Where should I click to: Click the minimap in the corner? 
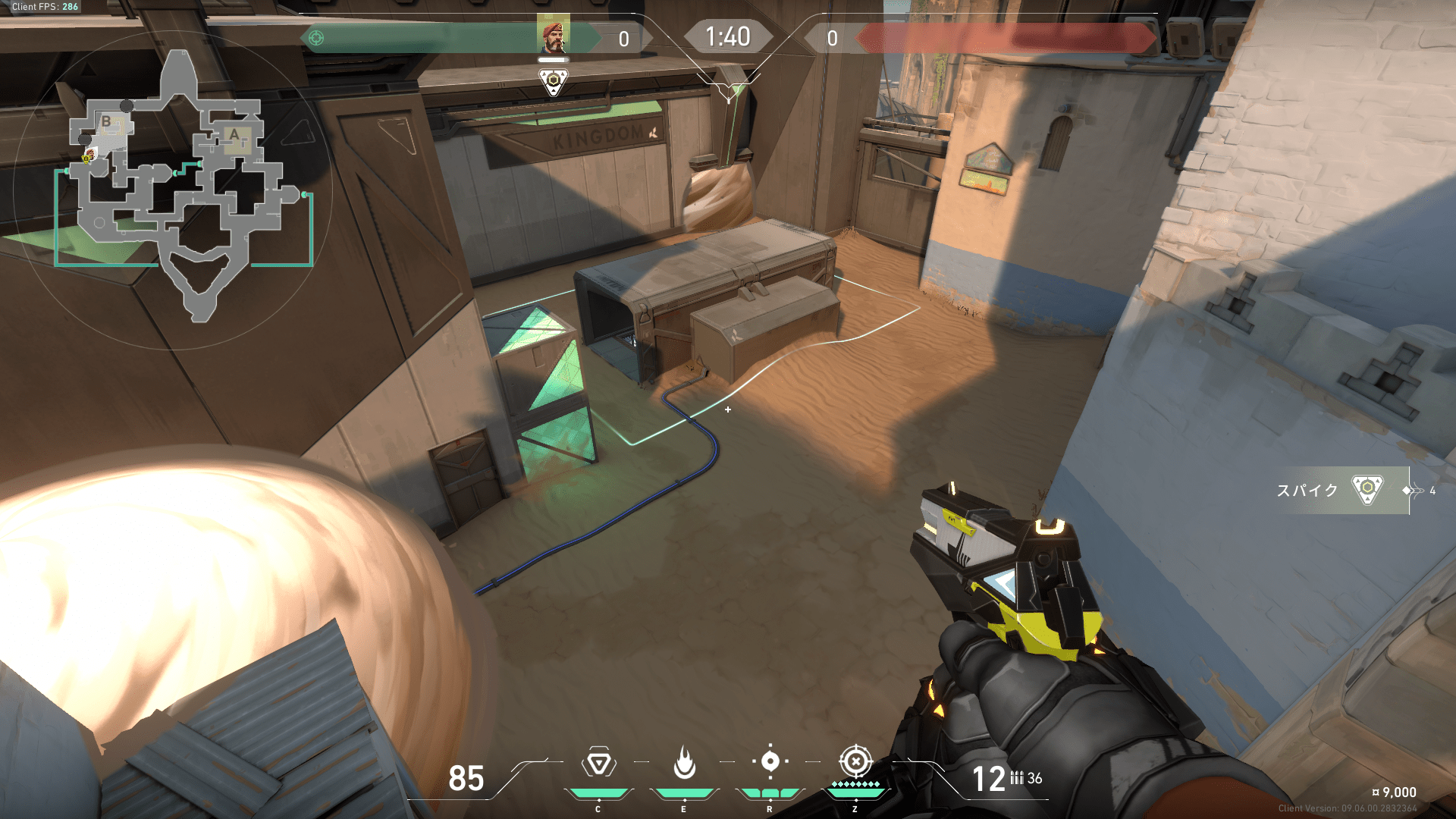click(x=173, y=190)
